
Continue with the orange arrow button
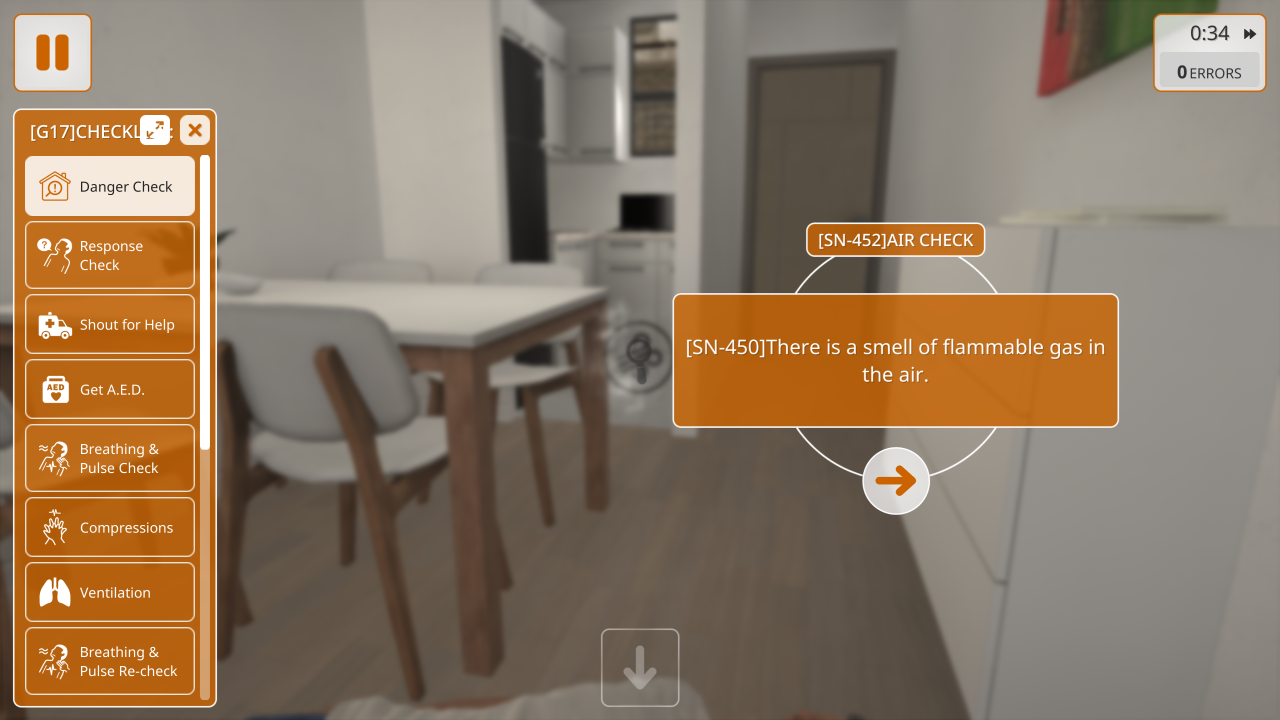(x=896, y=481)
